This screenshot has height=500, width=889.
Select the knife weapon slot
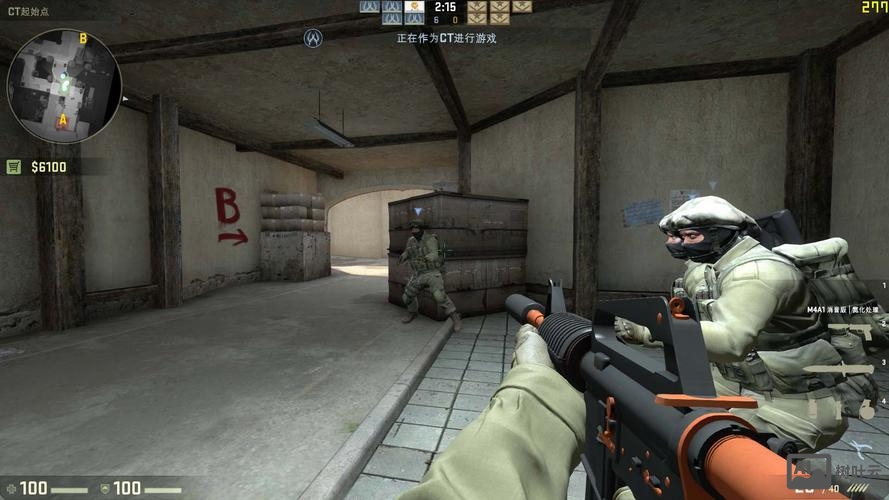(838, 370)
